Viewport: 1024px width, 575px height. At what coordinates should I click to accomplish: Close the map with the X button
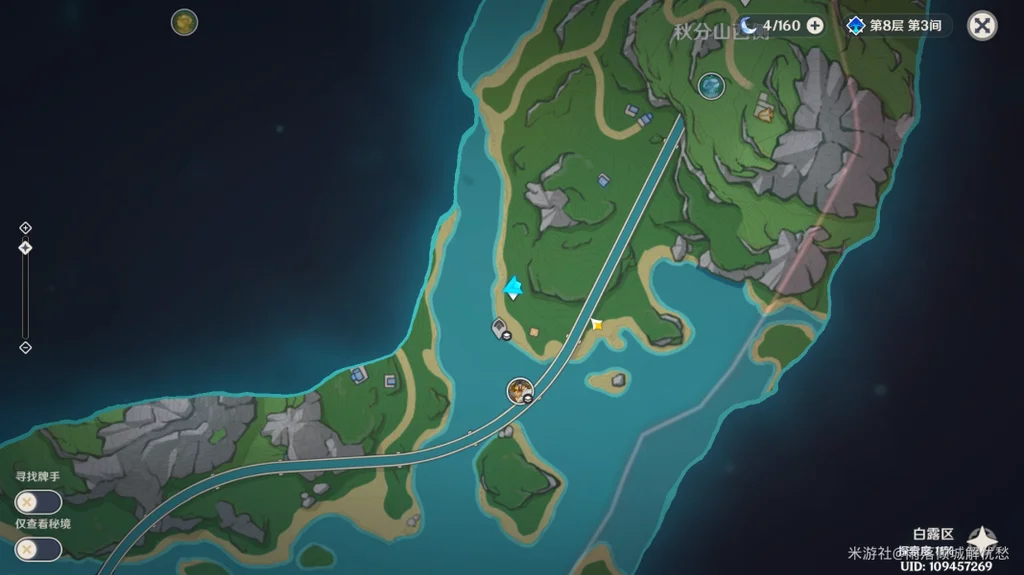pos(982,26)
